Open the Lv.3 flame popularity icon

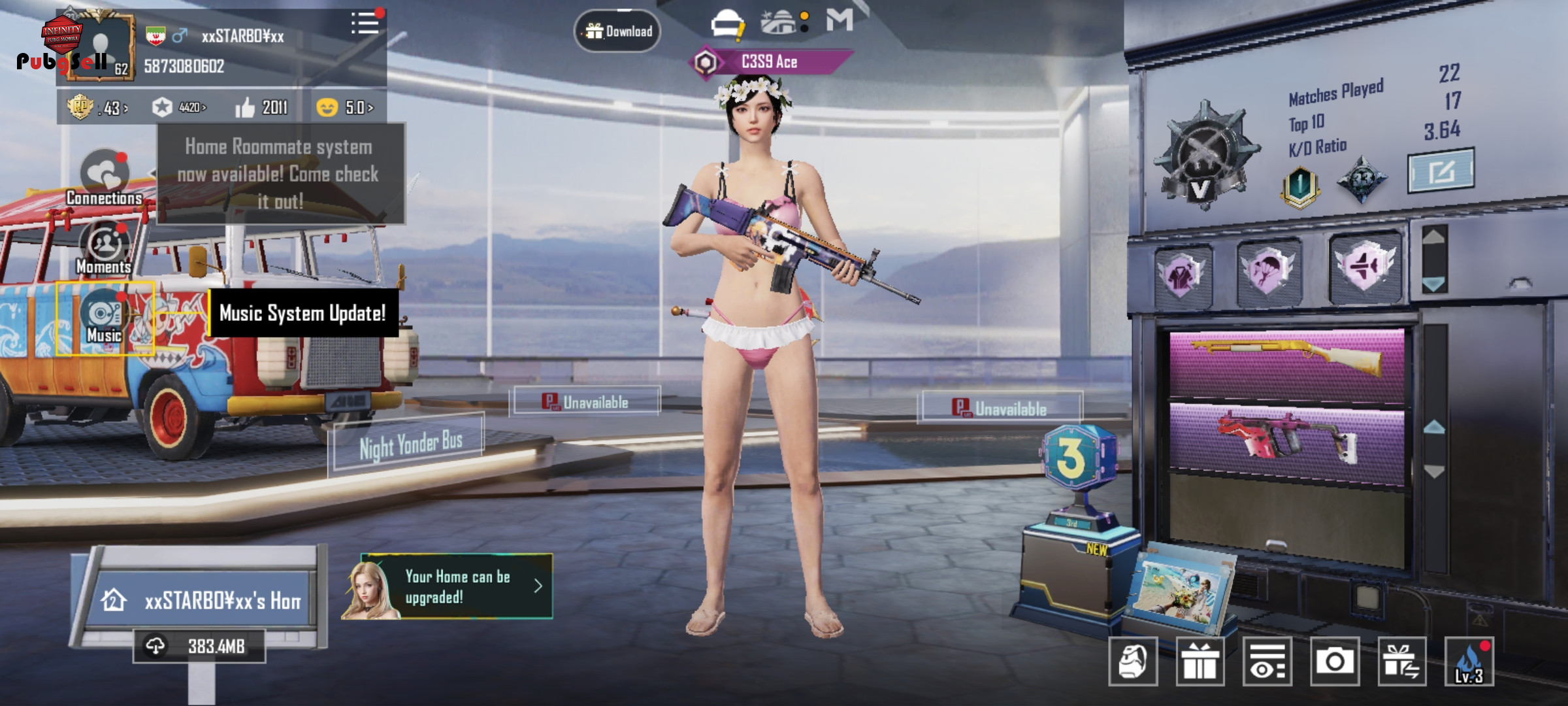click(1469, 662)
